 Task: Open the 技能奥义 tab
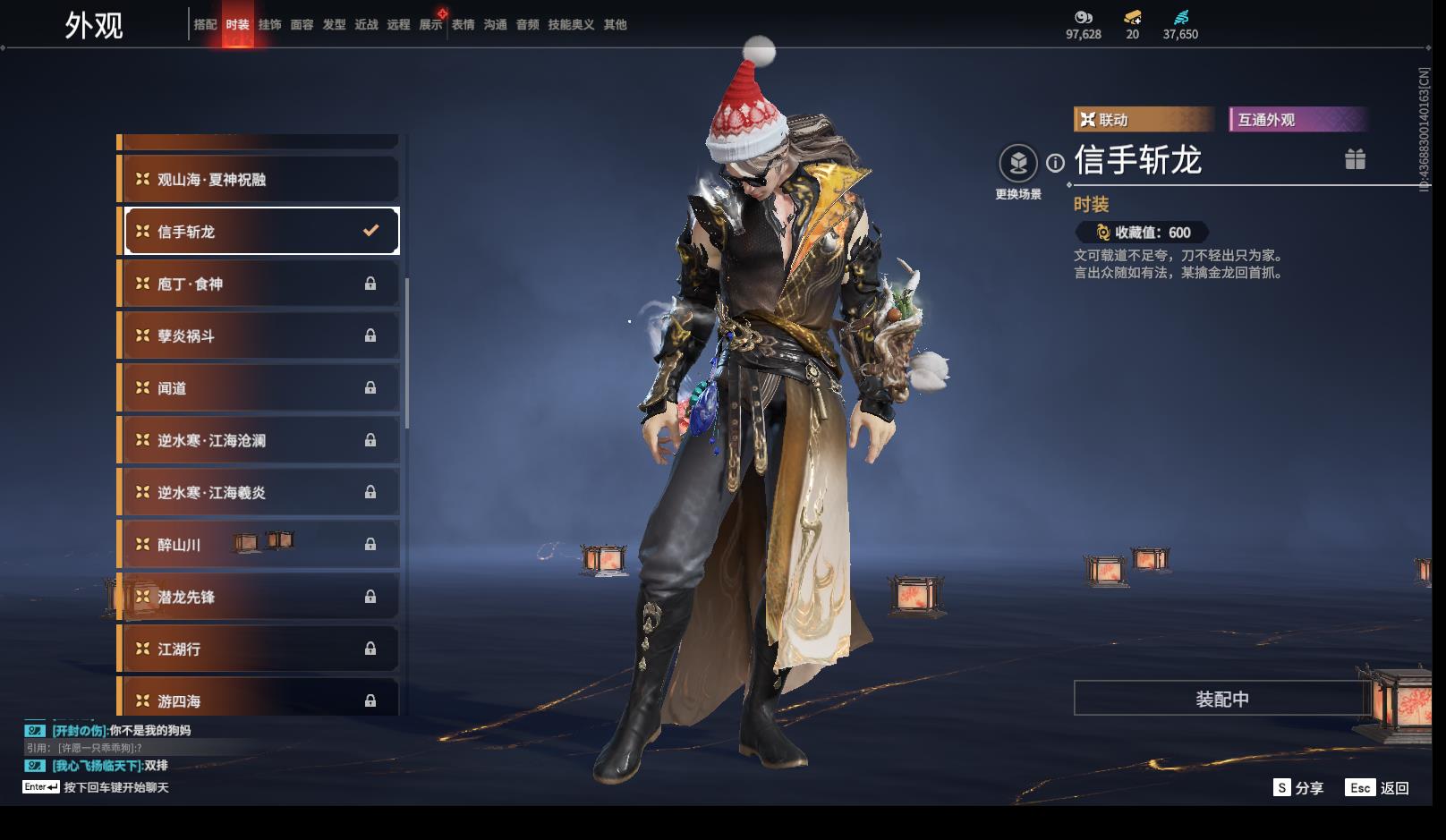(x=571, y=25)
